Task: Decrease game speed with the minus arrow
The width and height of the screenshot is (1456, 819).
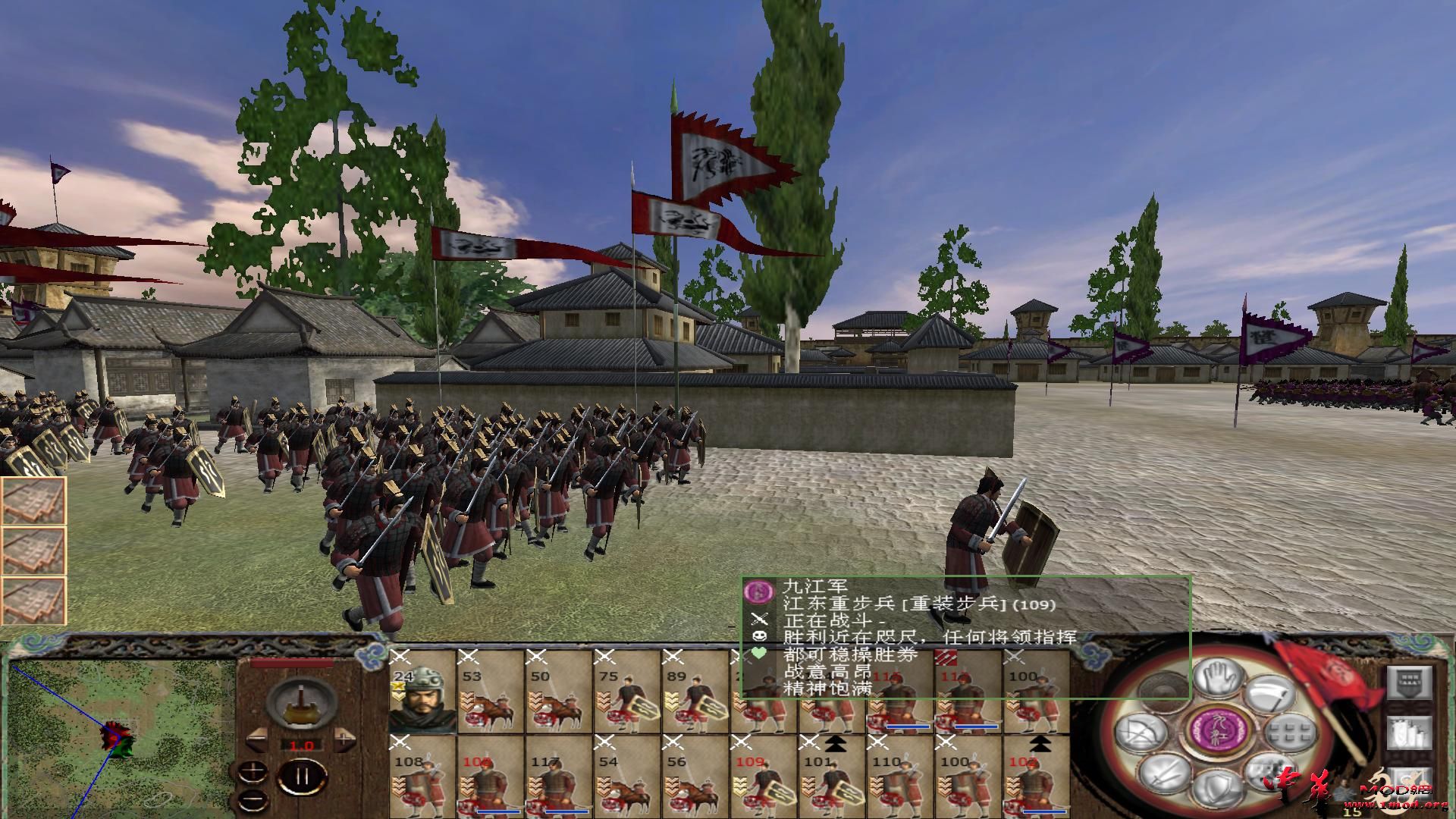Action: pyautogui.click(x=256, y=739)
